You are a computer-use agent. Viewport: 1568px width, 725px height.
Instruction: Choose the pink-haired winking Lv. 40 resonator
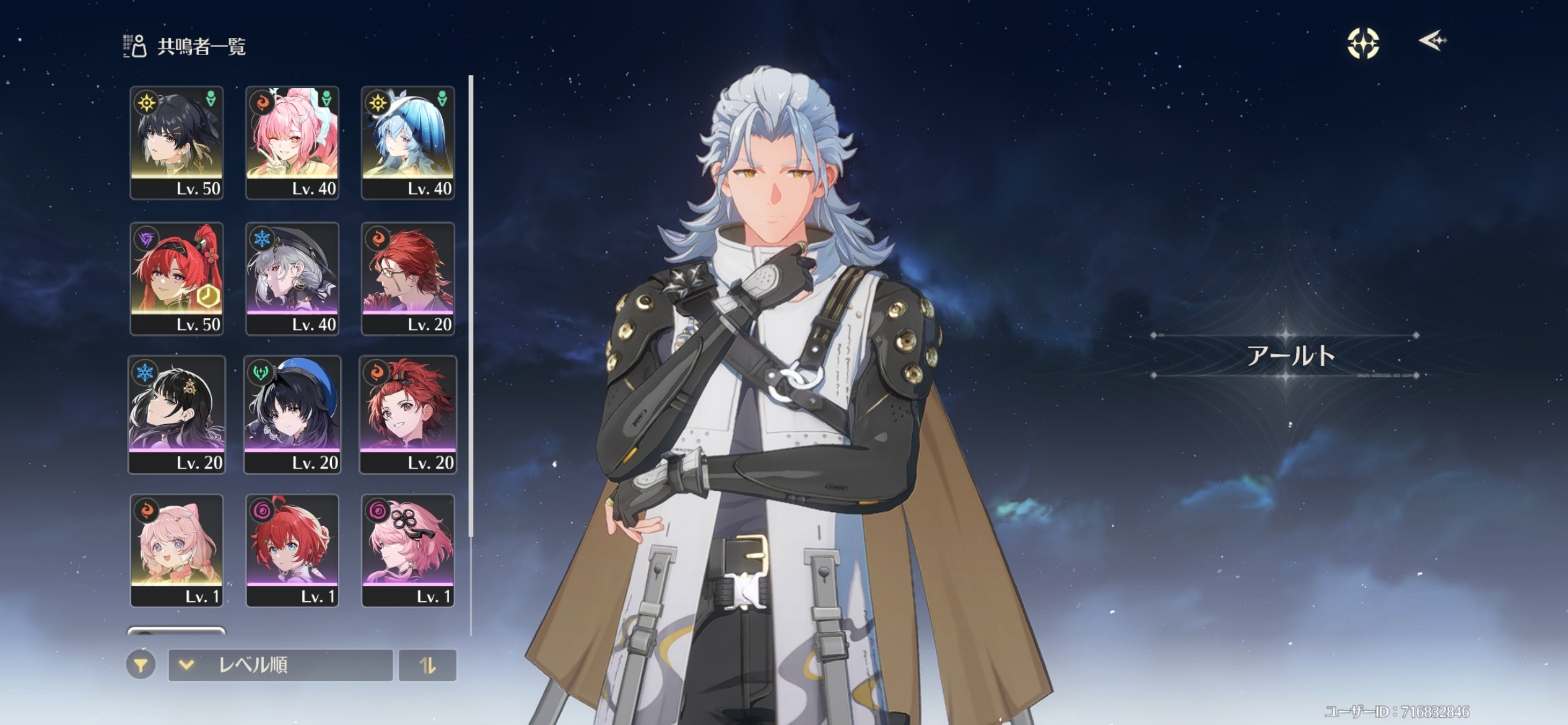(292, 143)
